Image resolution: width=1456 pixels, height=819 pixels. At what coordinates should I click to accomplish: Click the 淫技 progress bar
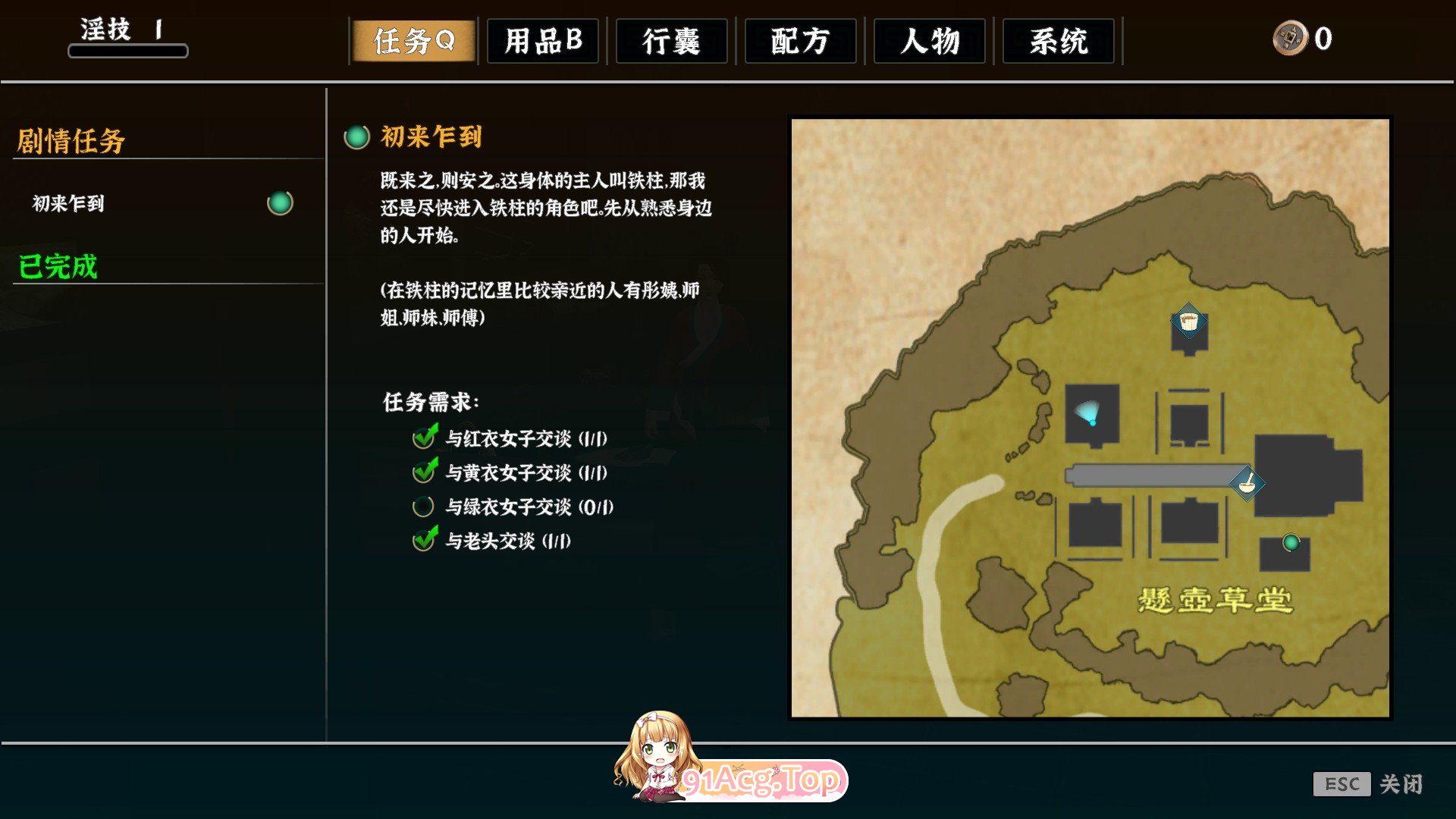(x=127, y=50)
